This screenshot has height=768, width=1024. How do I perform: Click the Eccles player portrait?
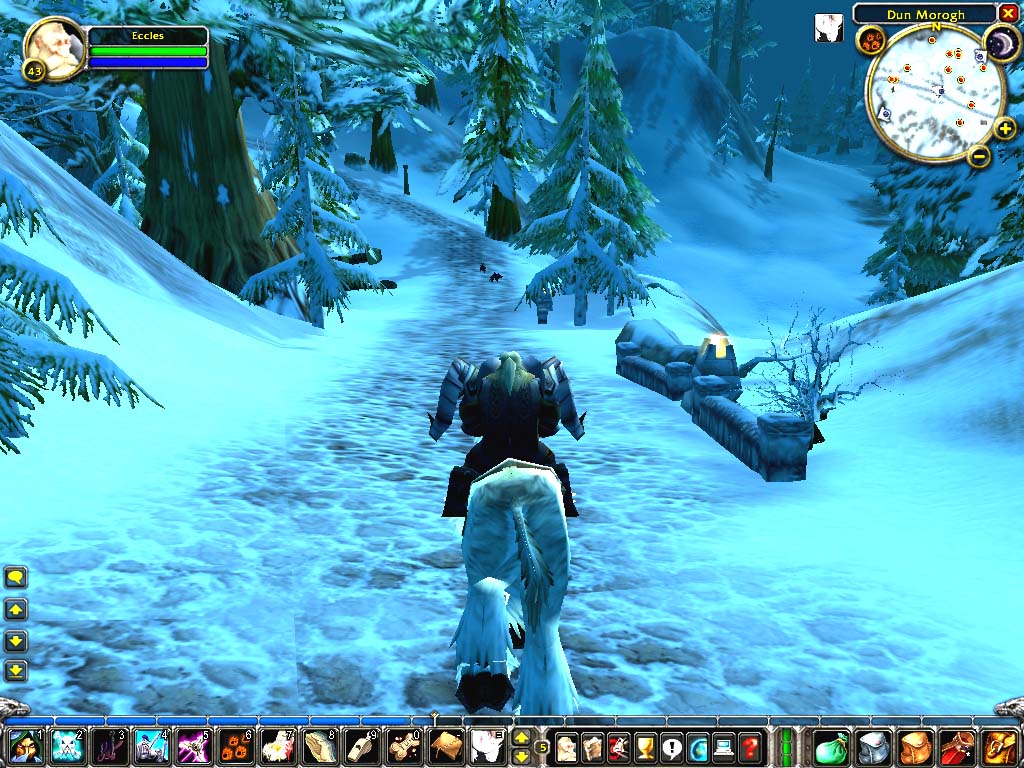coord(53,47)
